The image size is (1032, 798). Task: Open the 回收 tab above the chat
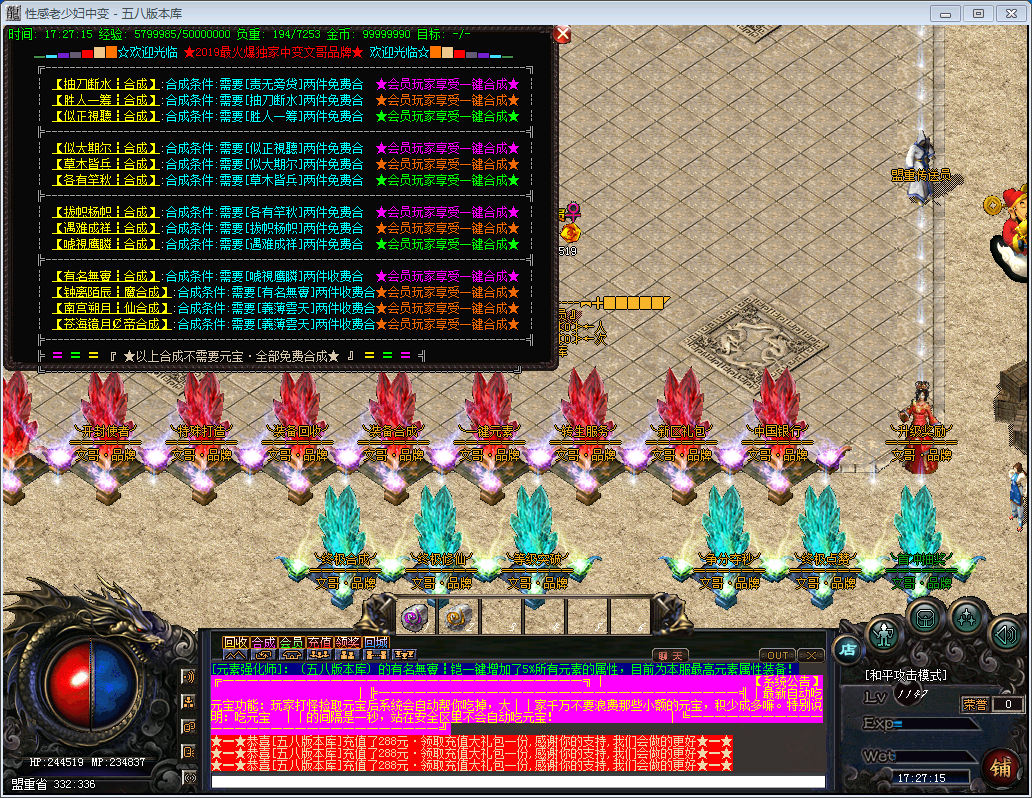pos(235,641)
